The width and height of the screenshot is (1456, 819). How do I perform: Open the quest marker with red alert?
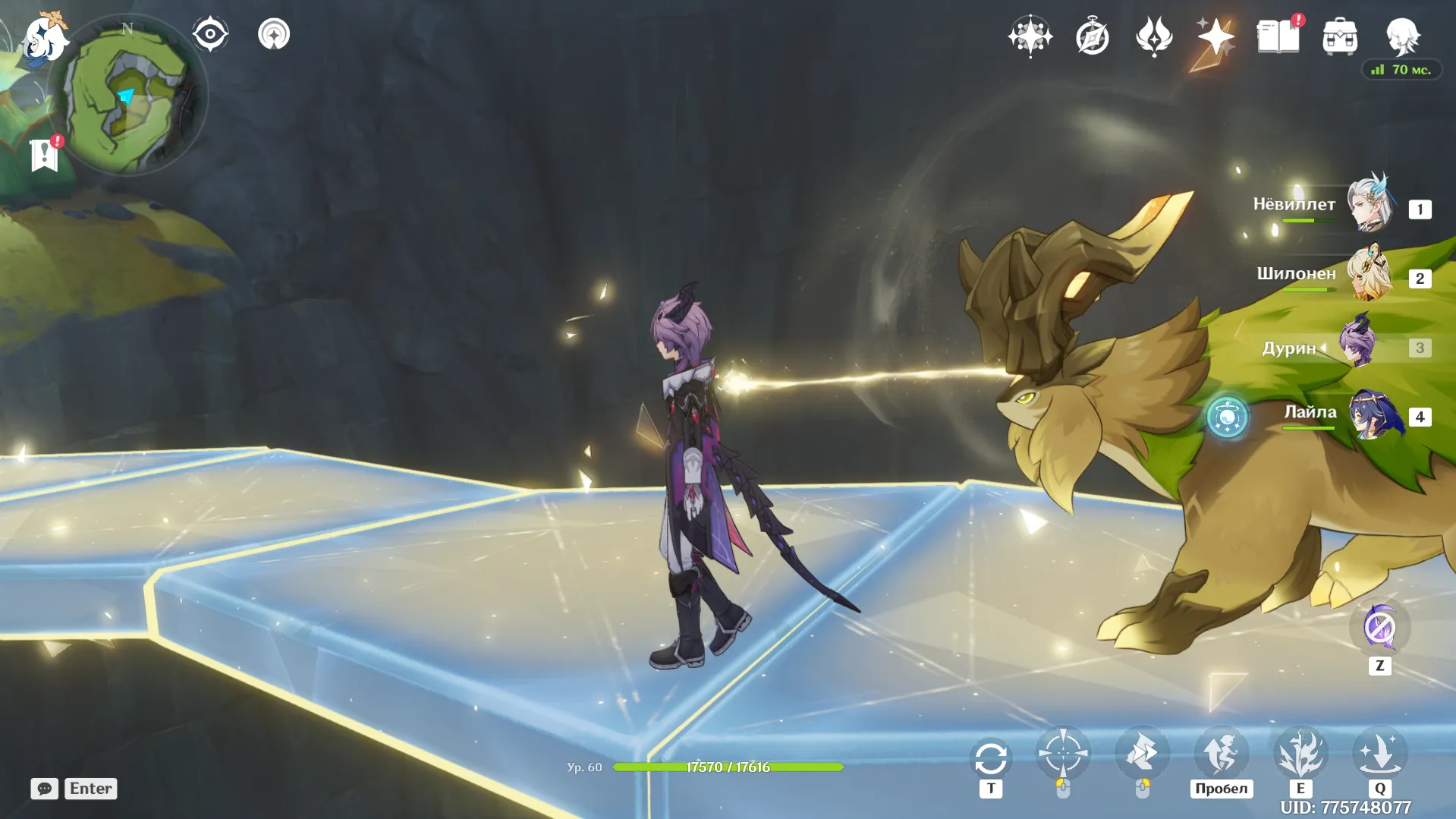pos(45,155)
